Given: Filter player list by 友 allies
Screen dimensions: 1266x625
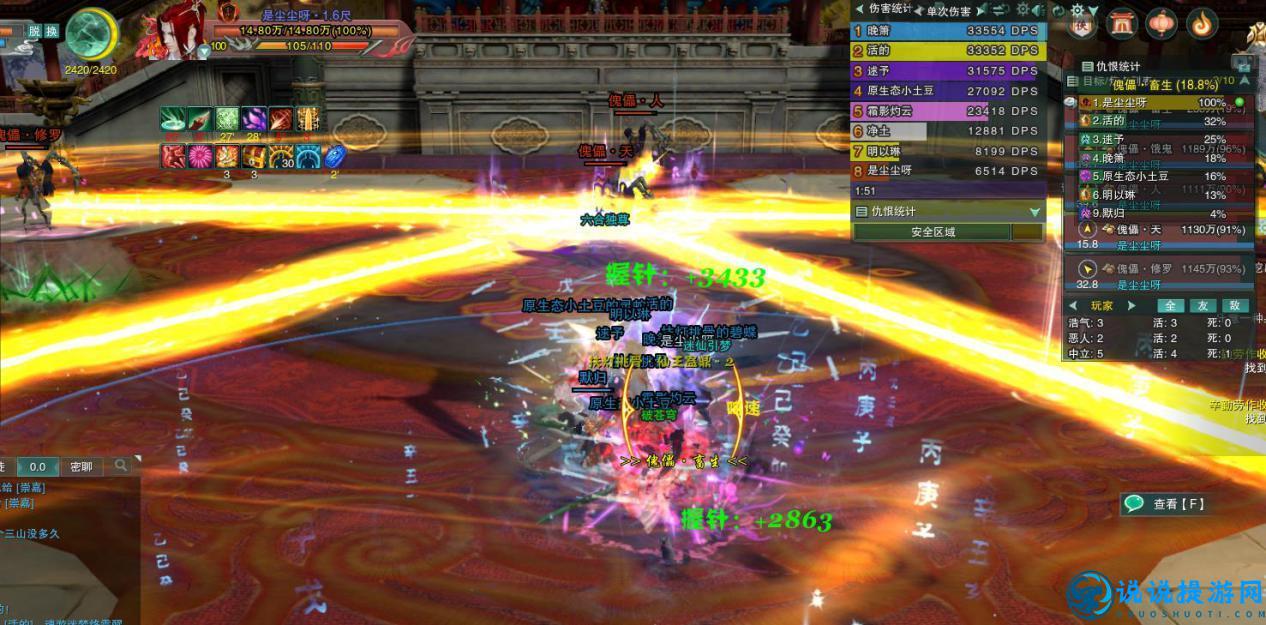Looking at the screenshot, I should coord(1203,306).
